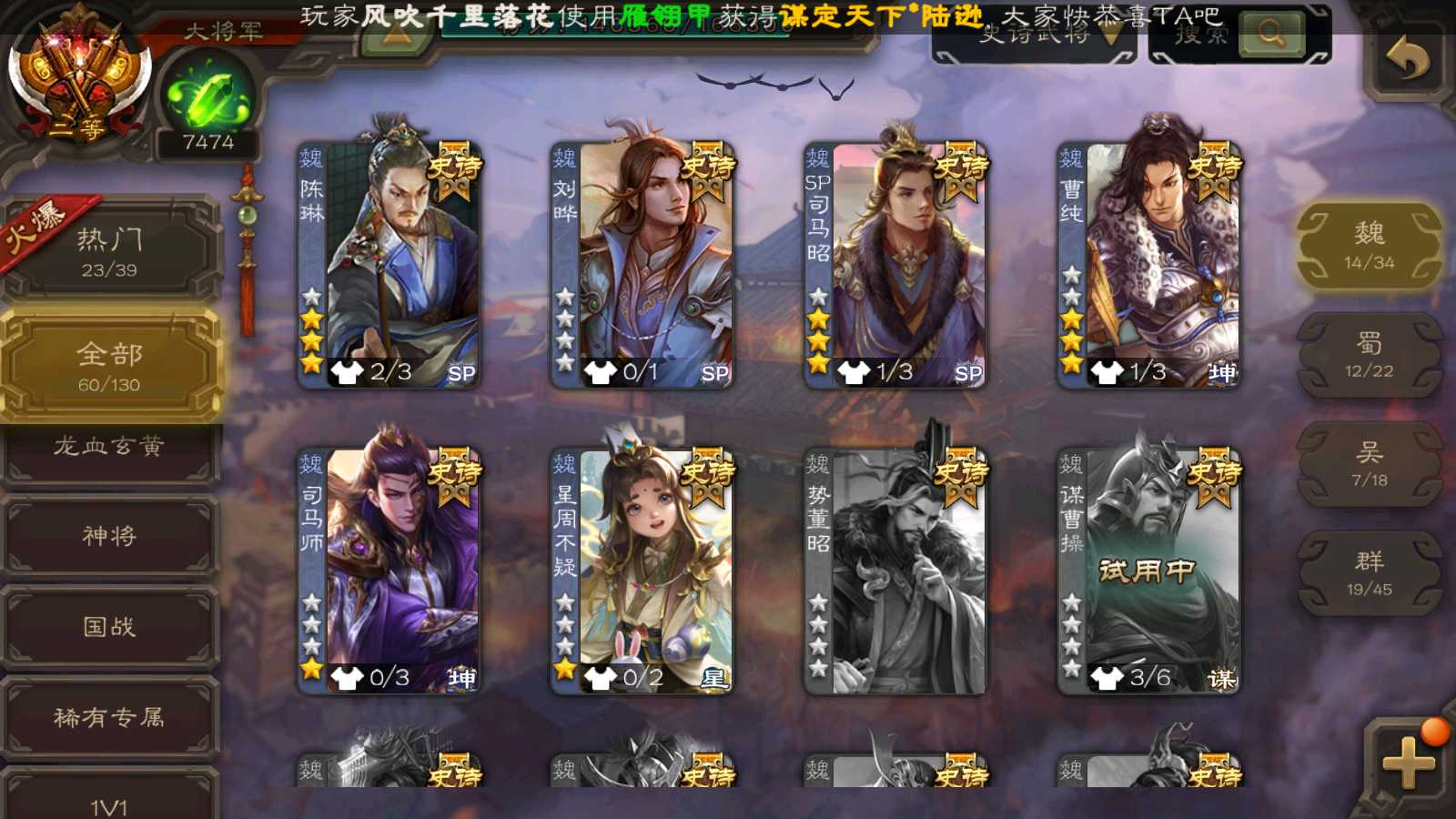
Task: Tap the gold plus button
Action: click(x=1407, y=763)
